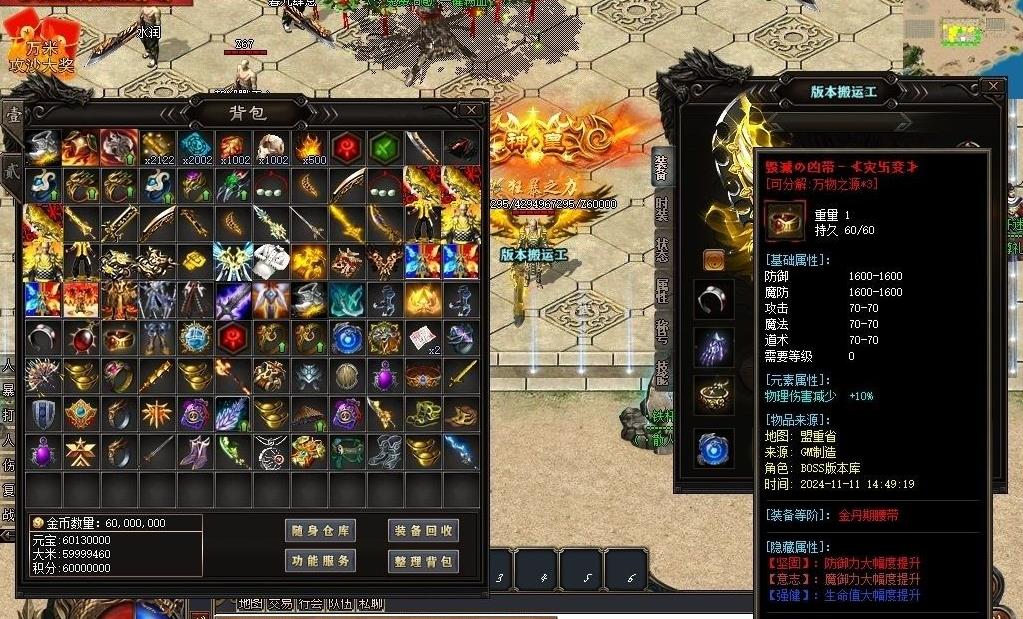This screenshot has height=619, width=1023.
Task: Select the green X hexagon item
Action: point(385,148)
